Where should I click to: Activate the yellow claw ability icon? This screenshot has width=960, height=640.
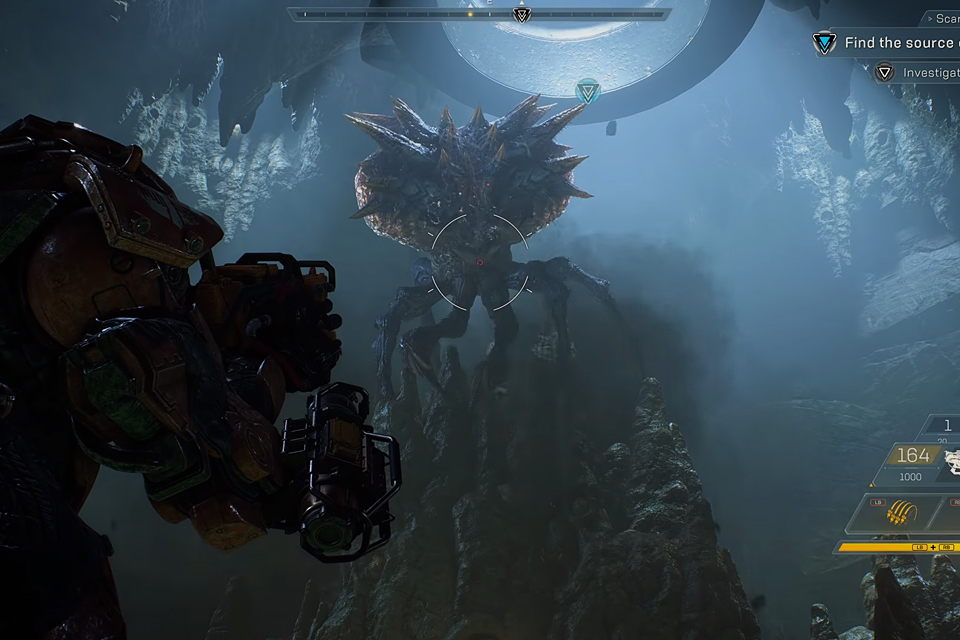click(902, 514)
